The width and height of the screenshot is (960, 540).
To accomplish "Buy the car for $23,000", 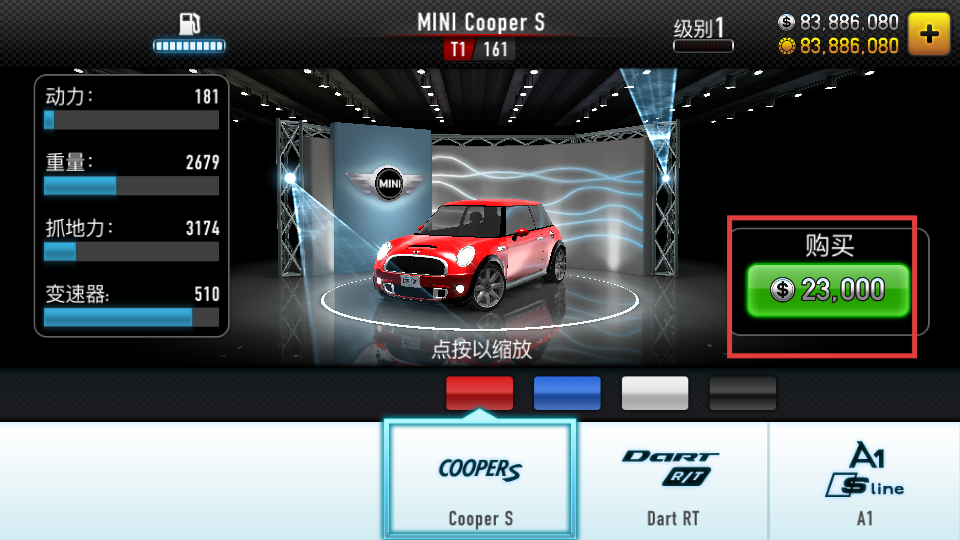I will pyautogui.click(x=827, y=290).
